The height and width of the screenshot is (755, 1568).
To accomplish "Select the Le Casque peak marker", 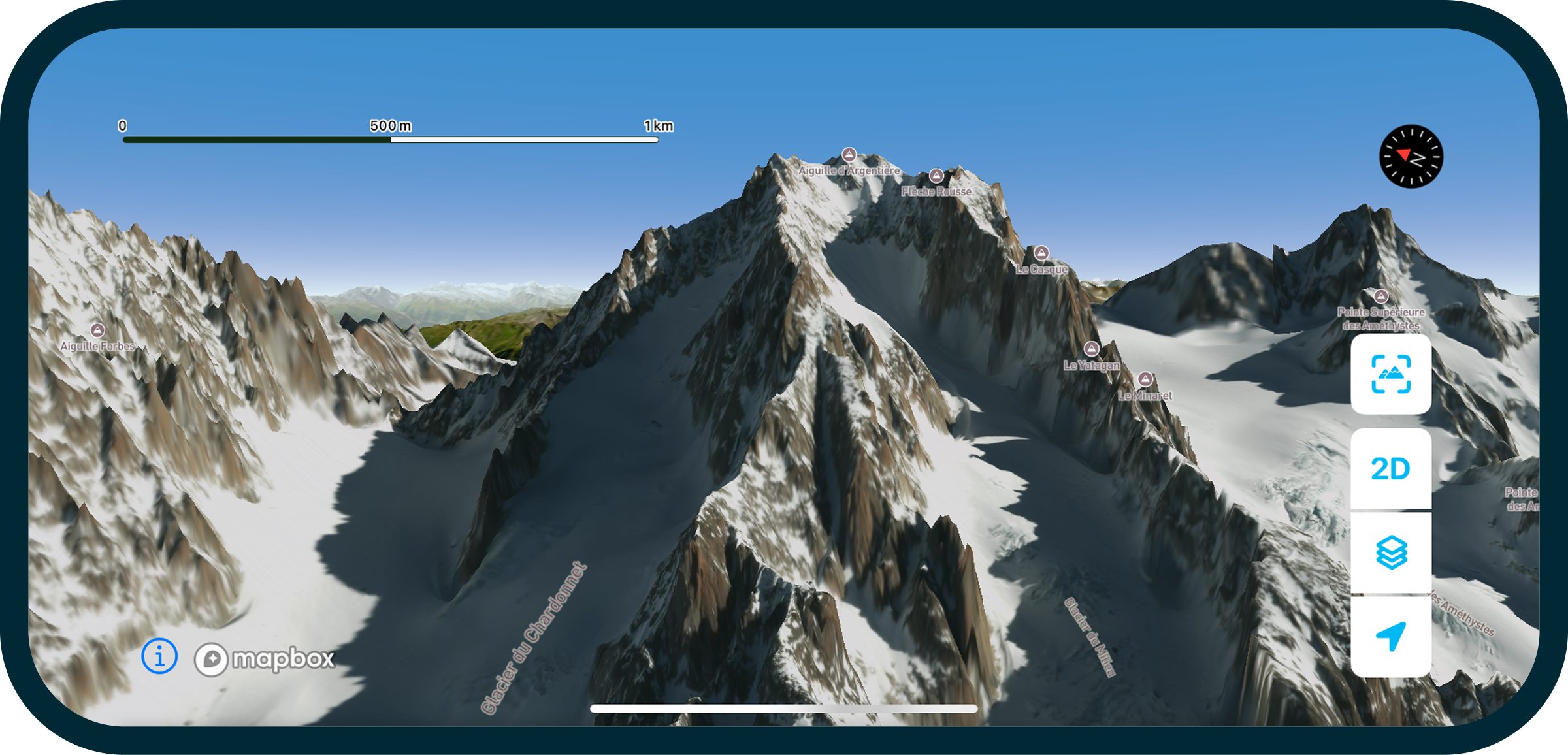I will (1041, 251).
